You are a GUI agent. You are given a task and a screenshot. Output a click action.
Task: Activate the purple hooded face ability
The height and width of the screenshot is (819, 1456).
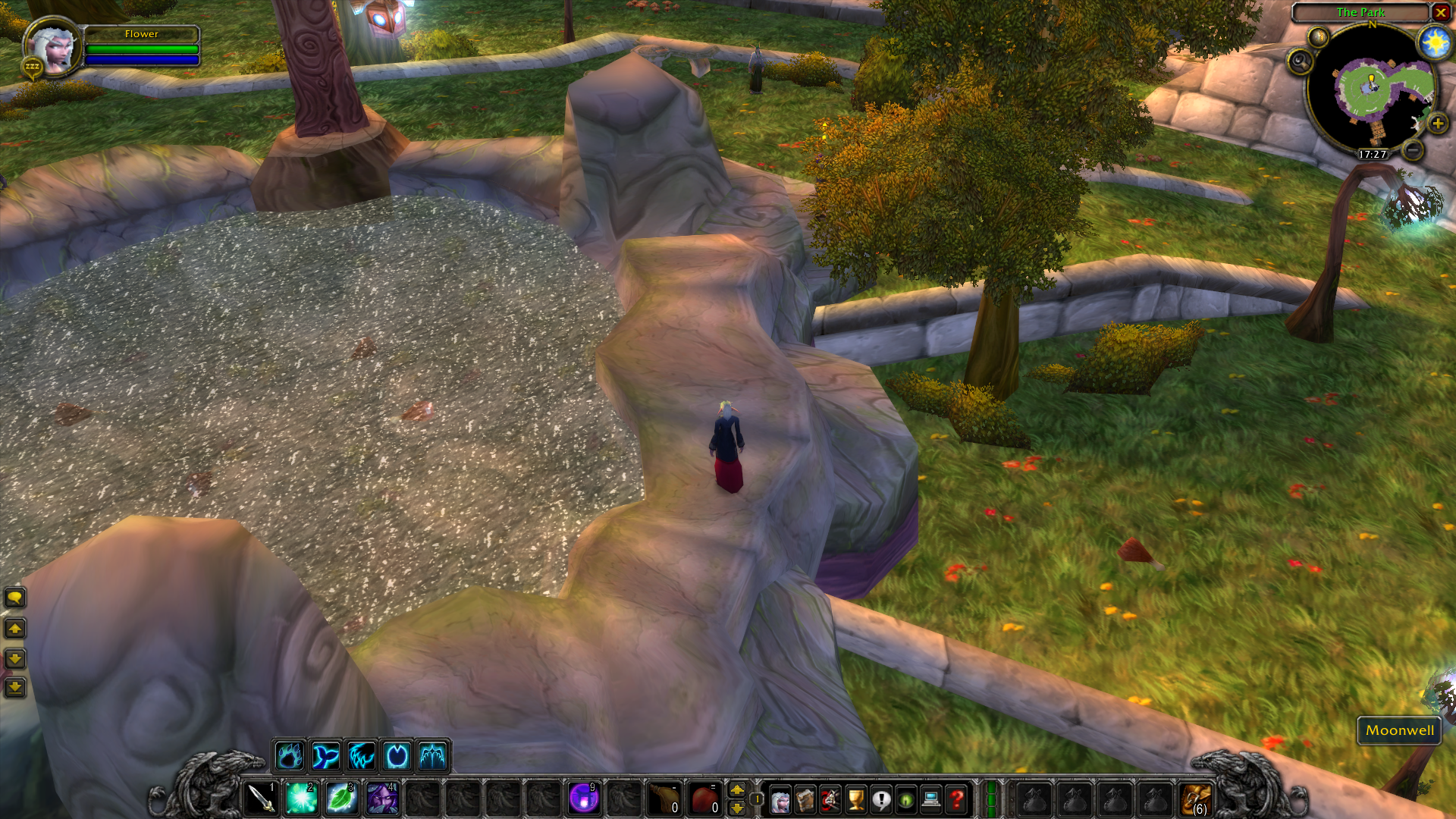(x=381, y=799)
